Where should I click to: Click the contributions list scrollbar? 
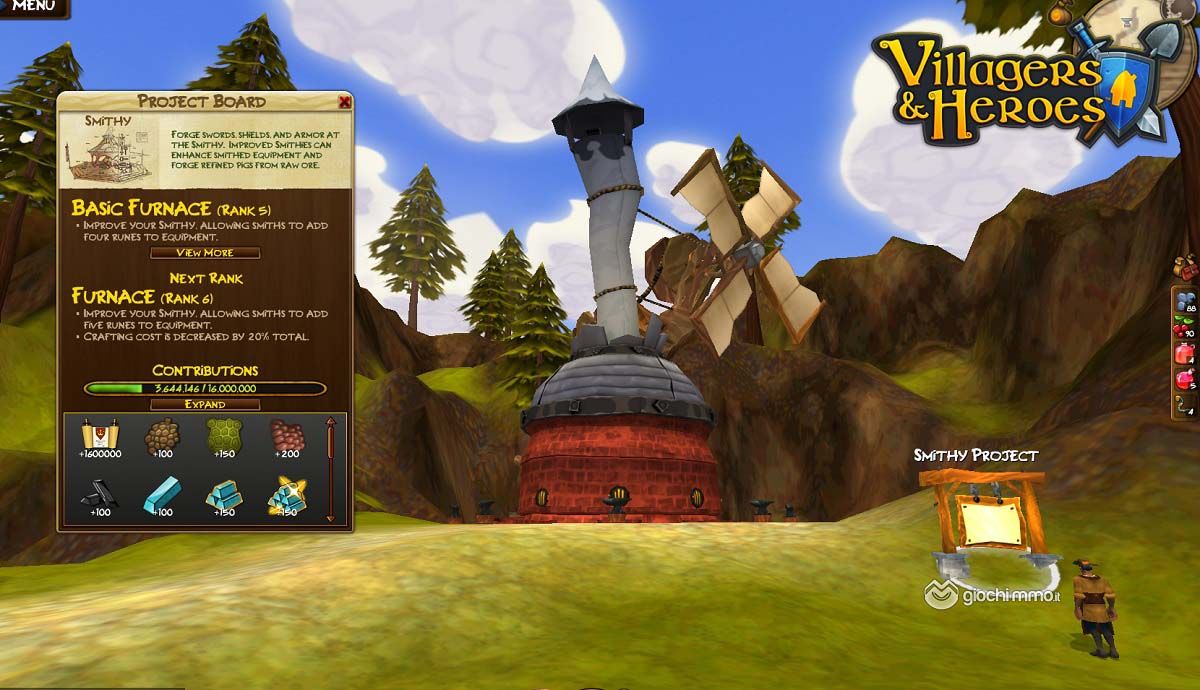[331, 470]
